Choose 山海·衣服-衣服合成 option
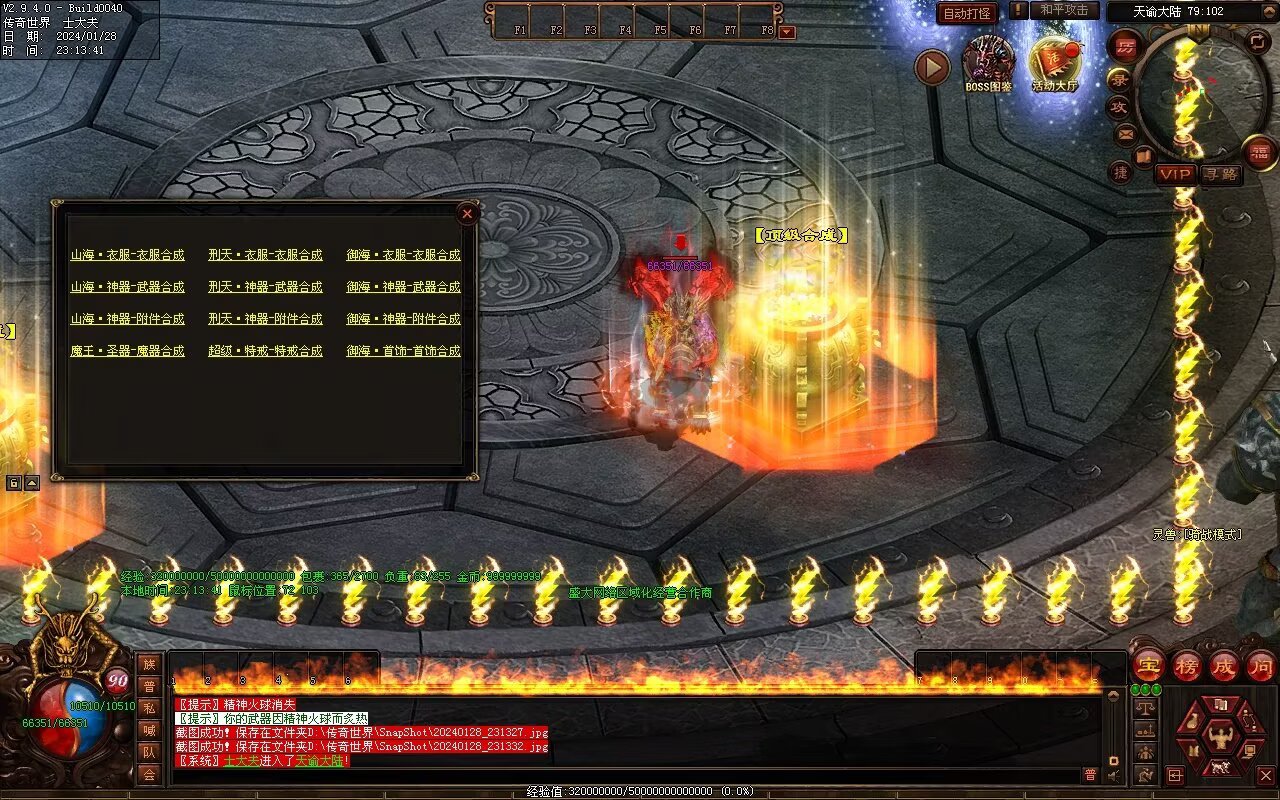Screen dimensions: 1280x800 coord(127,255)
